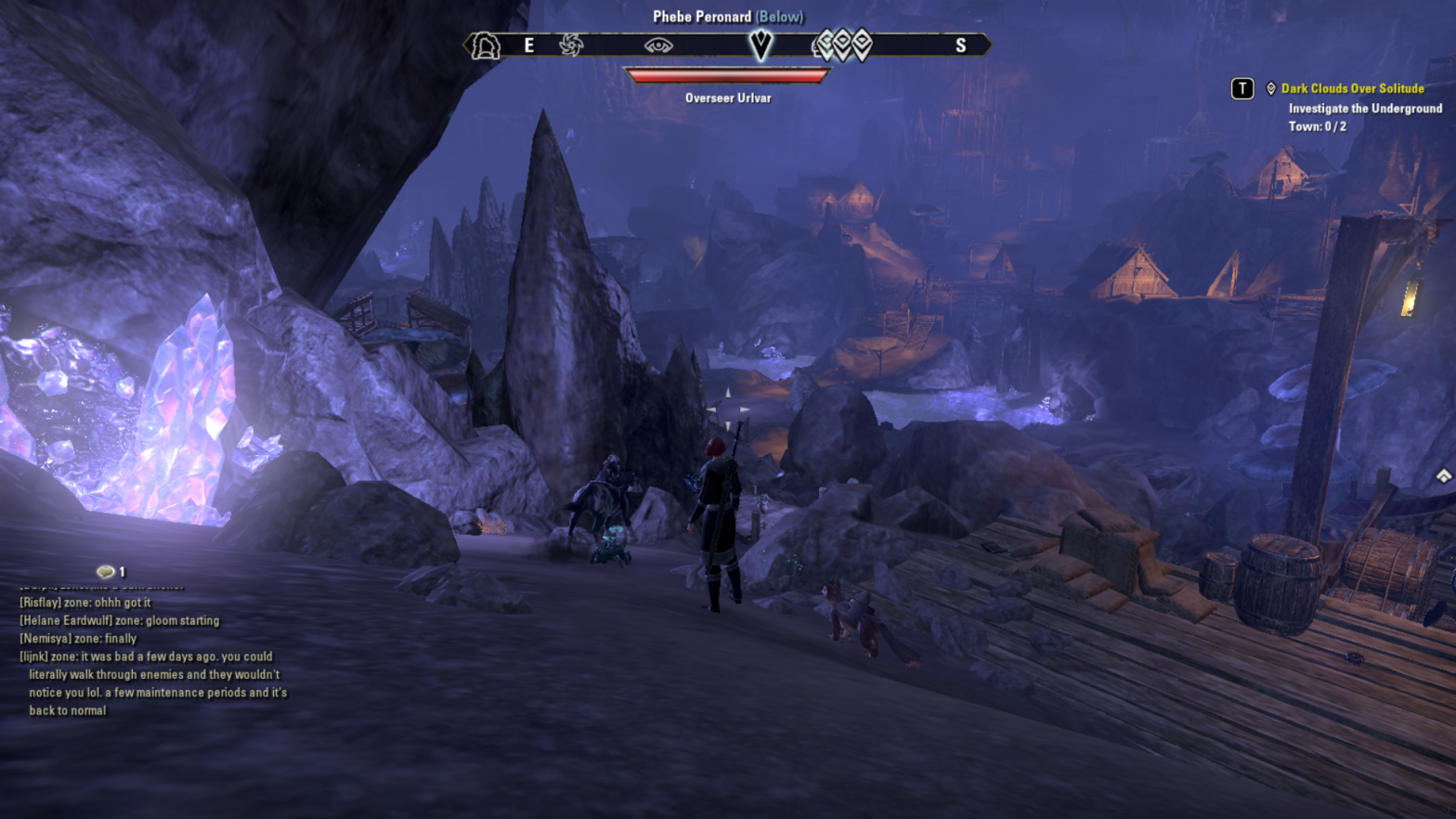The width and height of the screenshot is (1456, 819).
Task: Open the speech bubble chat notification icon
Action: [105, 572]
